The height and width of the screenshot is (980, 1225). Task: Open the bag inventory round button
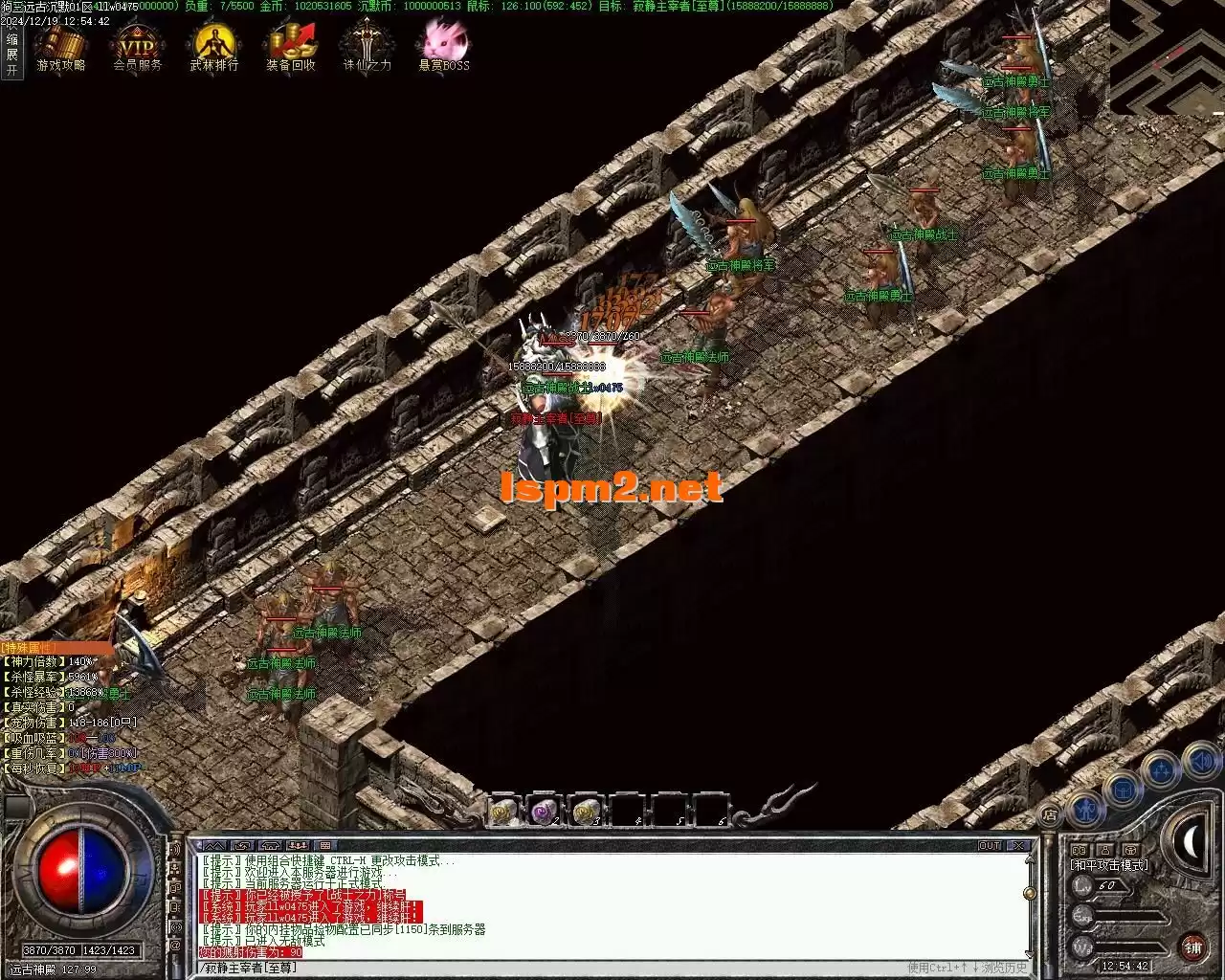click(x=1123, y=790)
